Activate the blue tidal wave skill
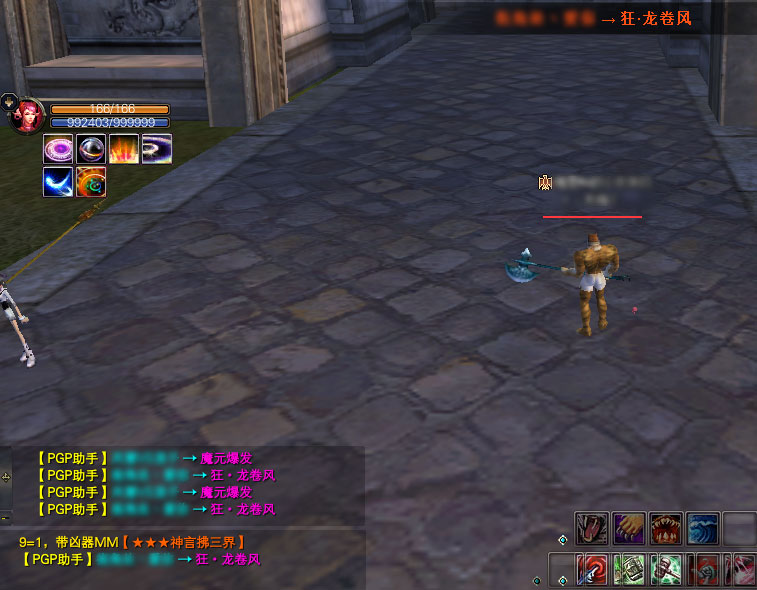 coord(702,528)
